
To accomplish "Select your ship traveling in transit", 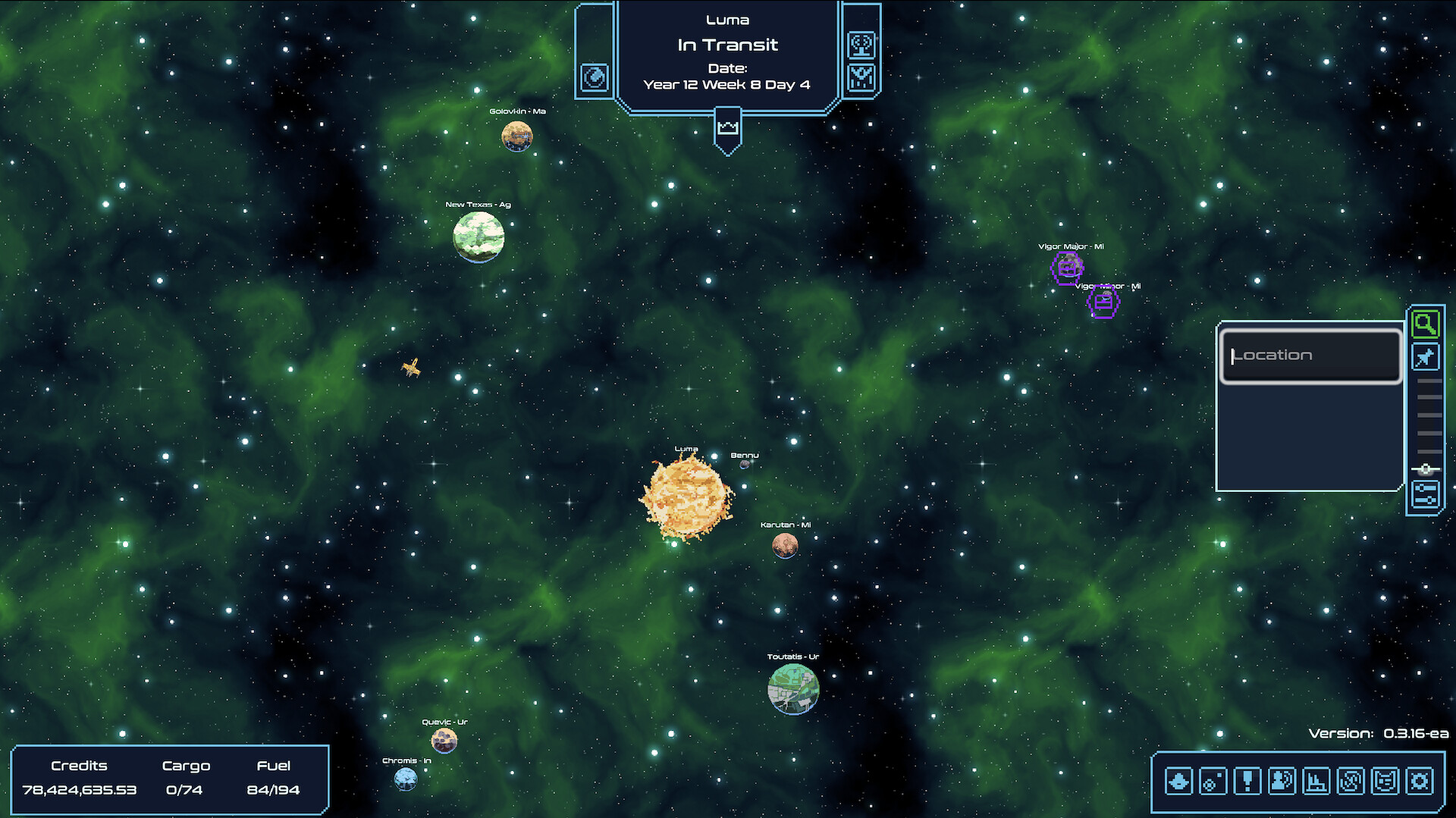I will (x=411, y=369).
